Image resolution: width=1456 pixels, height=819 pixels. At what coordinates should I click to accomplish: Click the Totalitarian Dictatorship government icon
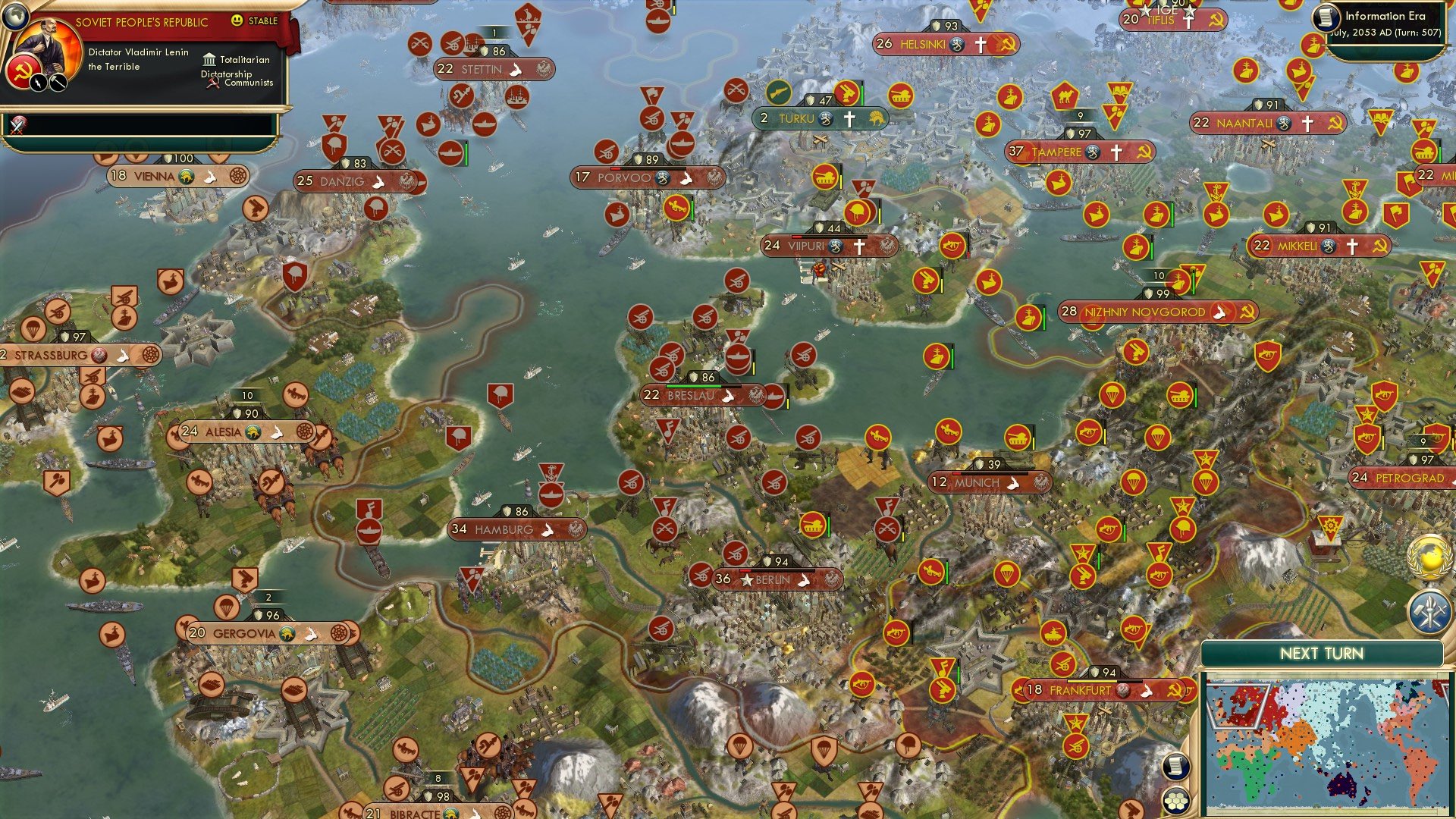[x=209, y=59]
